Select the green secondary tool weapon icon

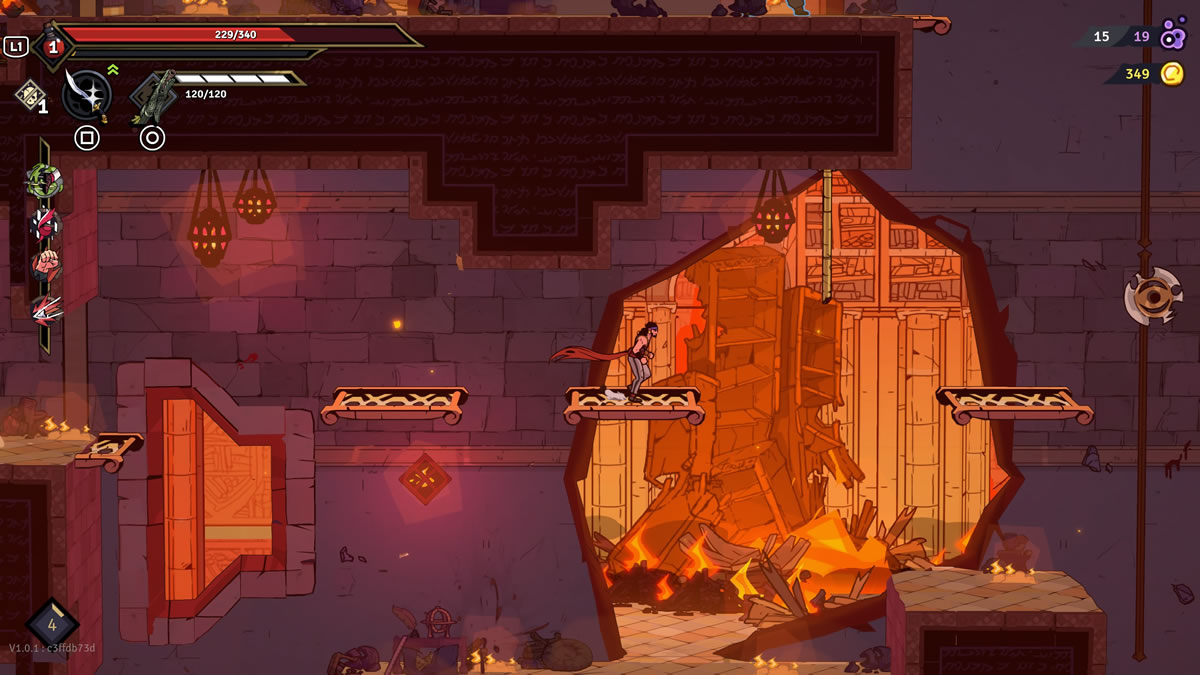tap(153, 97)
